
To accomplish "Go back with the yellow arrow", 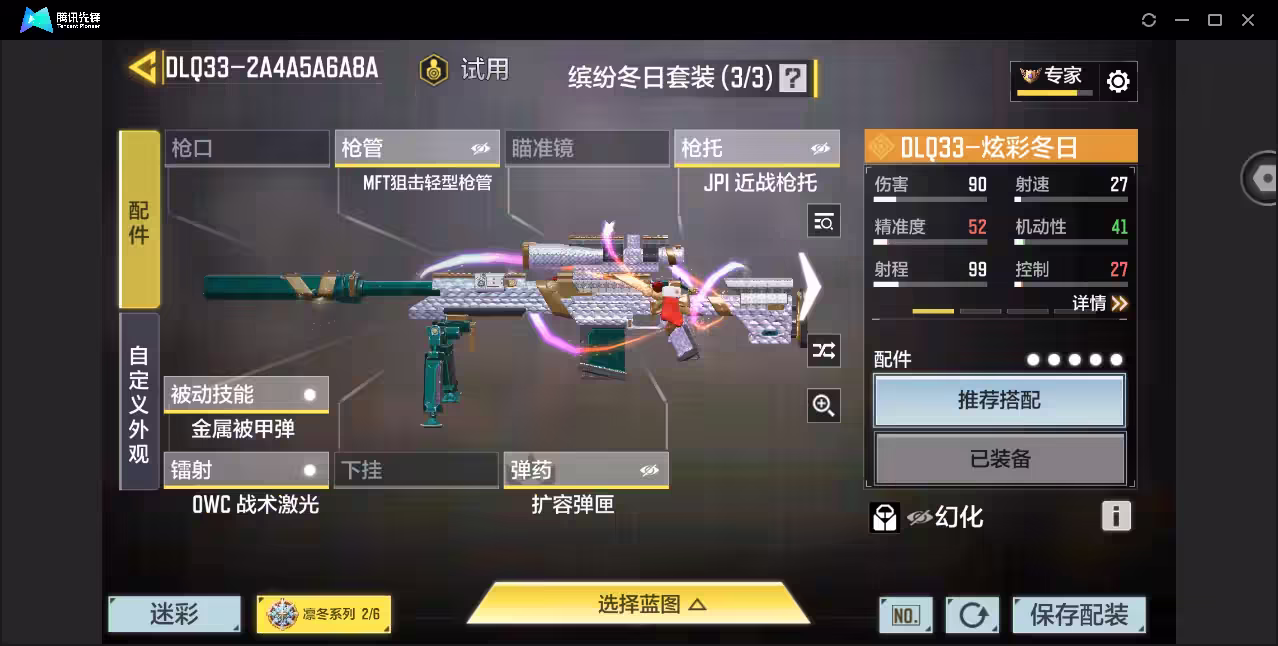I will tap(142, 67).
